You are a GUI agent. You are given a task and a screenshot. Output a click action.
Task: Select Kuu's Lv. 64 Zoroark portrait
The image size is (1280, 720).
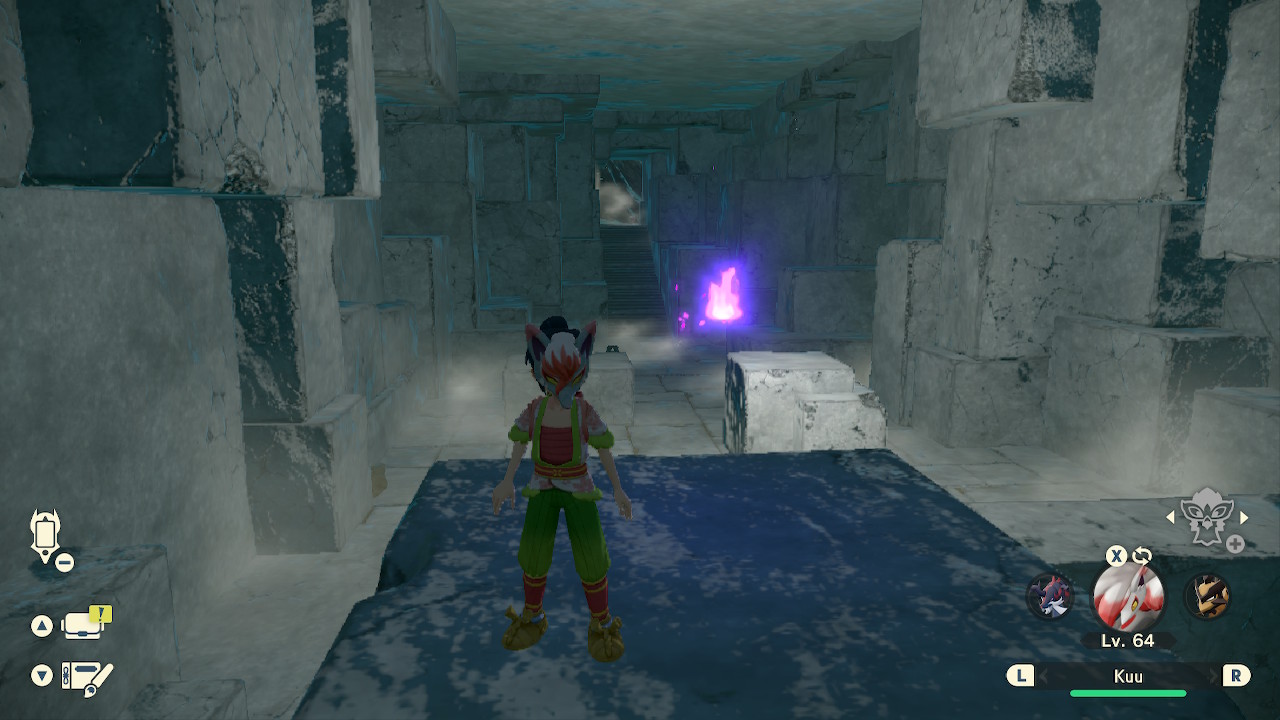point(1127,597)
